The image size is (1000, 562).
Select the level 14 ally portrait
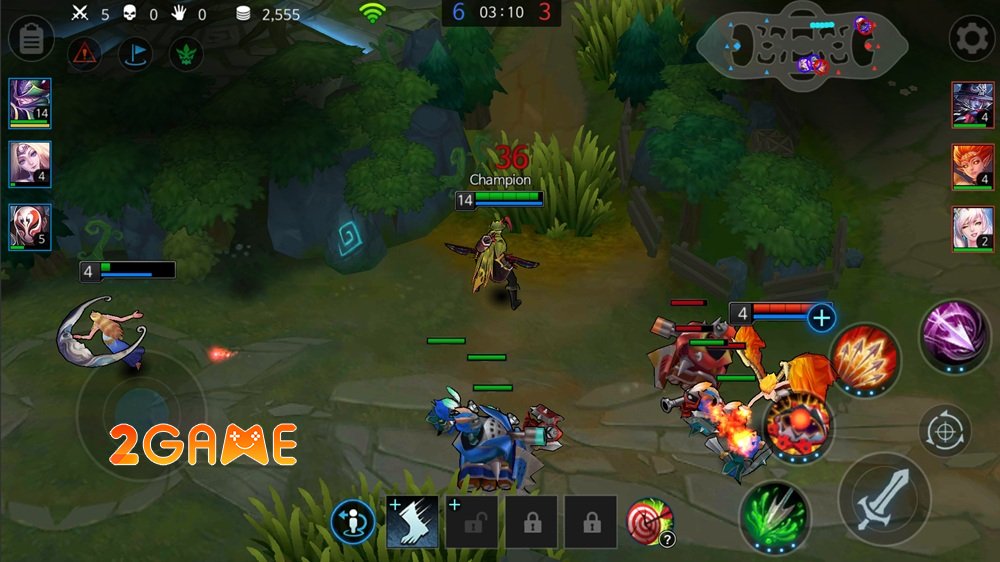(30, 103)
